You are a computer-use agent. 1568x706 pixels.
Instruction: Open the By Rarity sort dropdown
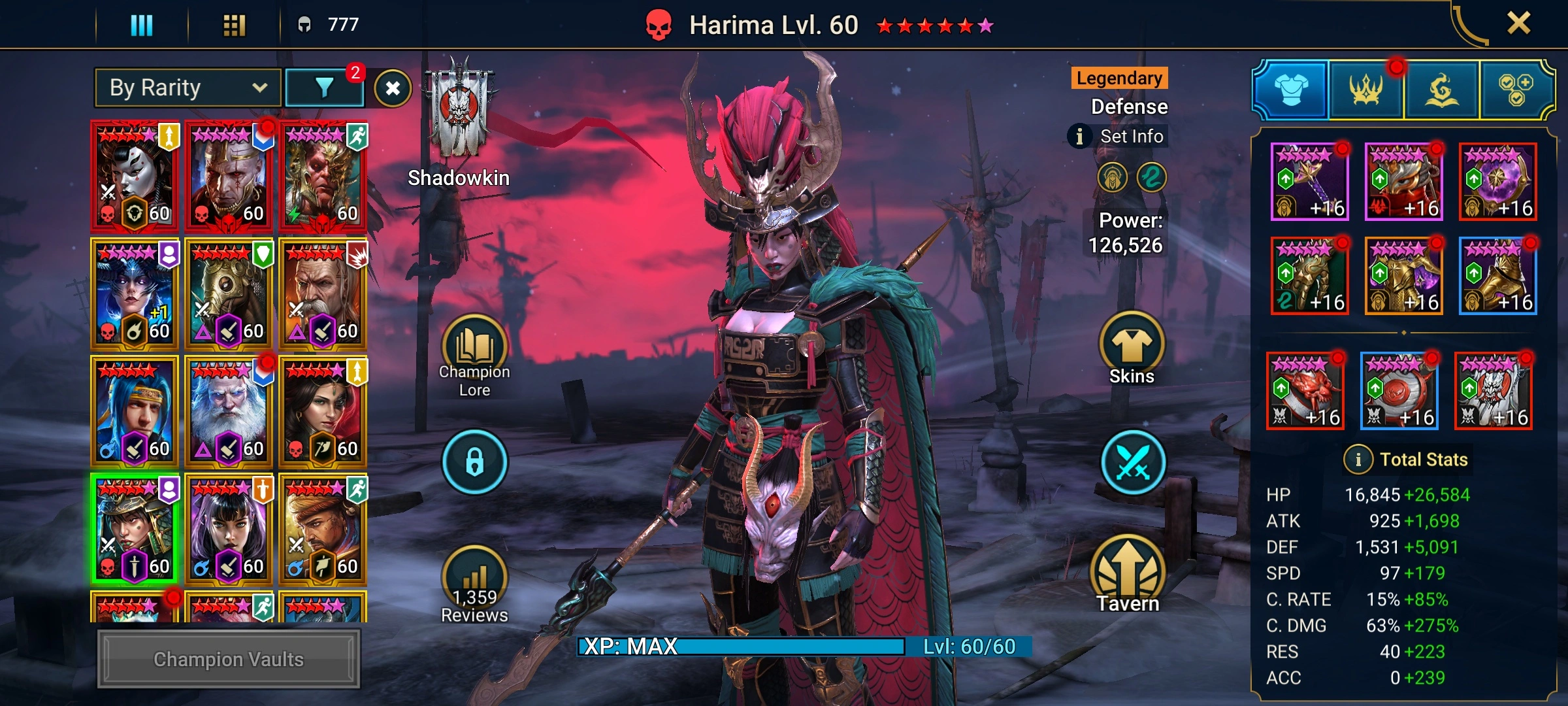tap(188, 88)
